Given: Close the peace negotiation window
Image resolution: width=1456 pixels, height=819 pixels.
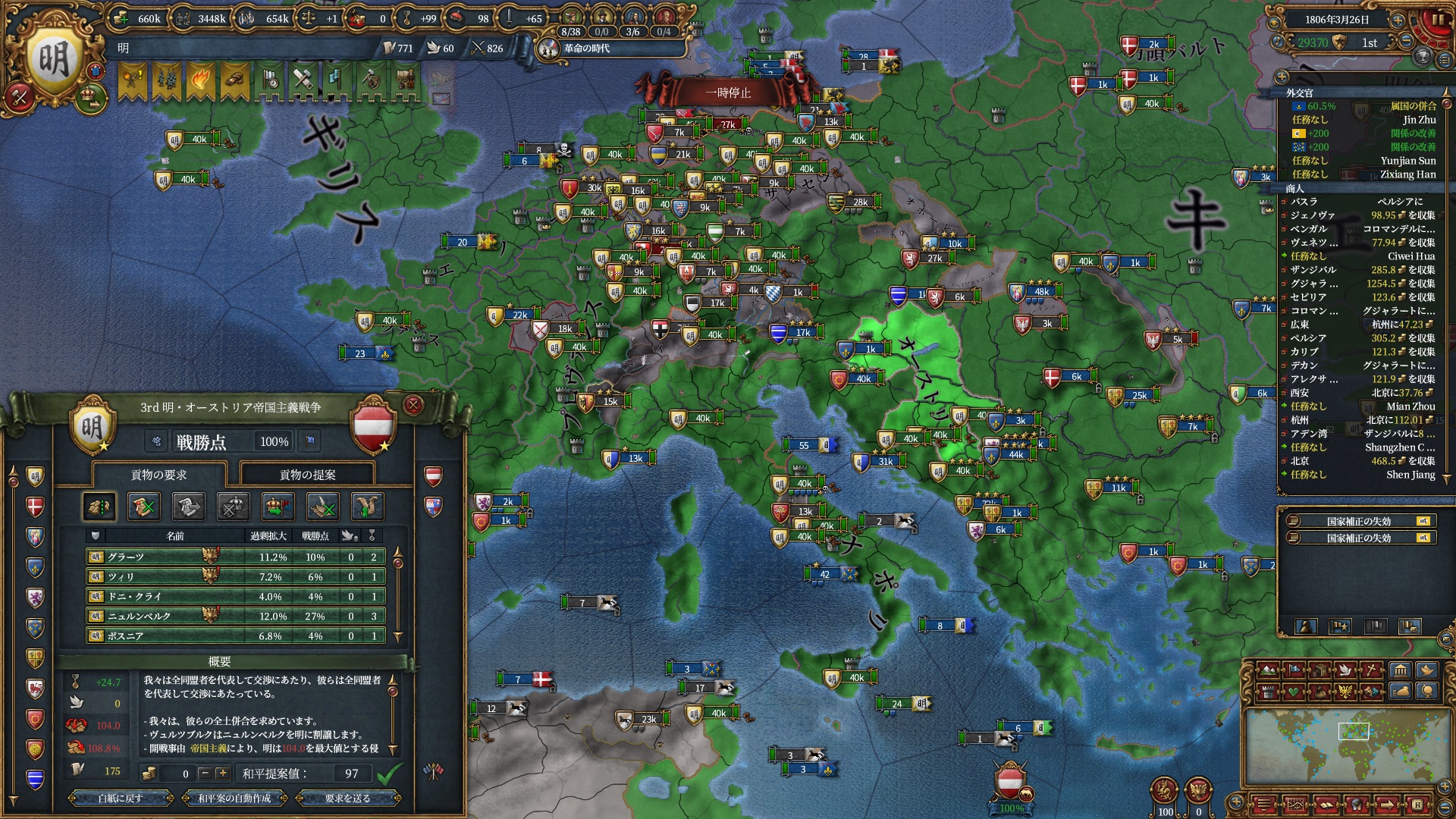Looking at the screenshot, I should pyautogui.click(x=413, y=406).
